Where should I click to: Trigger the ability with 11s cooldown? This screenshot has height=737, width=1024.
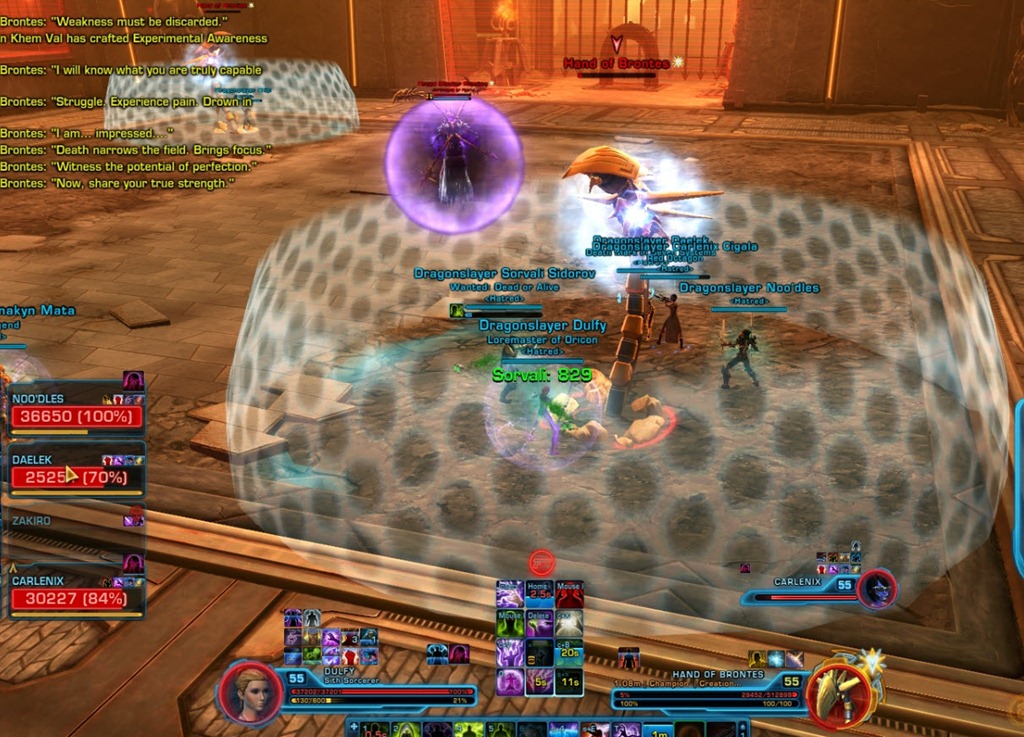point(570,682)
